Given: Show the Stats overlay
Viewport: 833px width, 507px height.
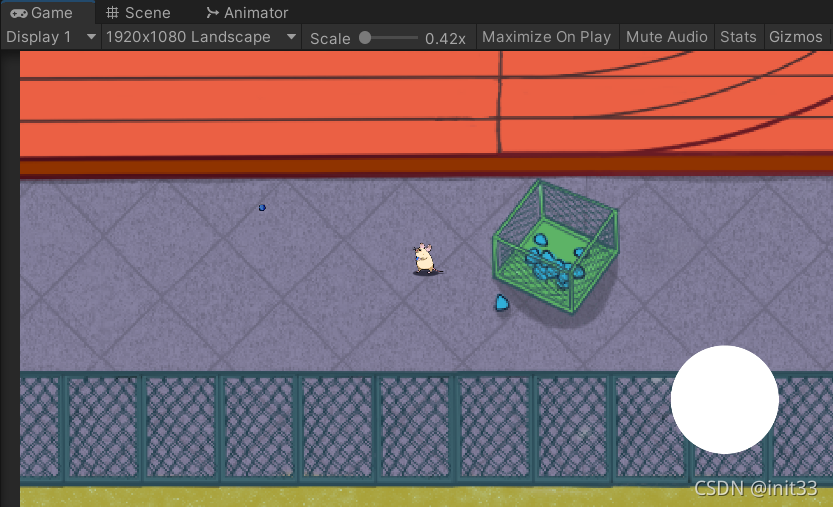Looking at the screenshot, I should point(738,37).
